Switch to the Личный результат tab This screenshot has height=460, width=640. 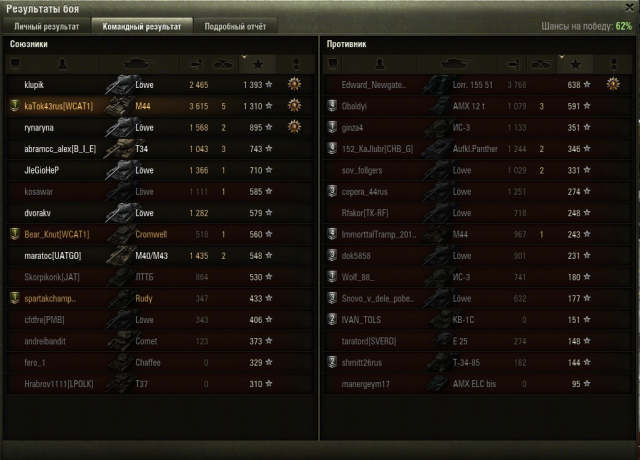(45, 26)
